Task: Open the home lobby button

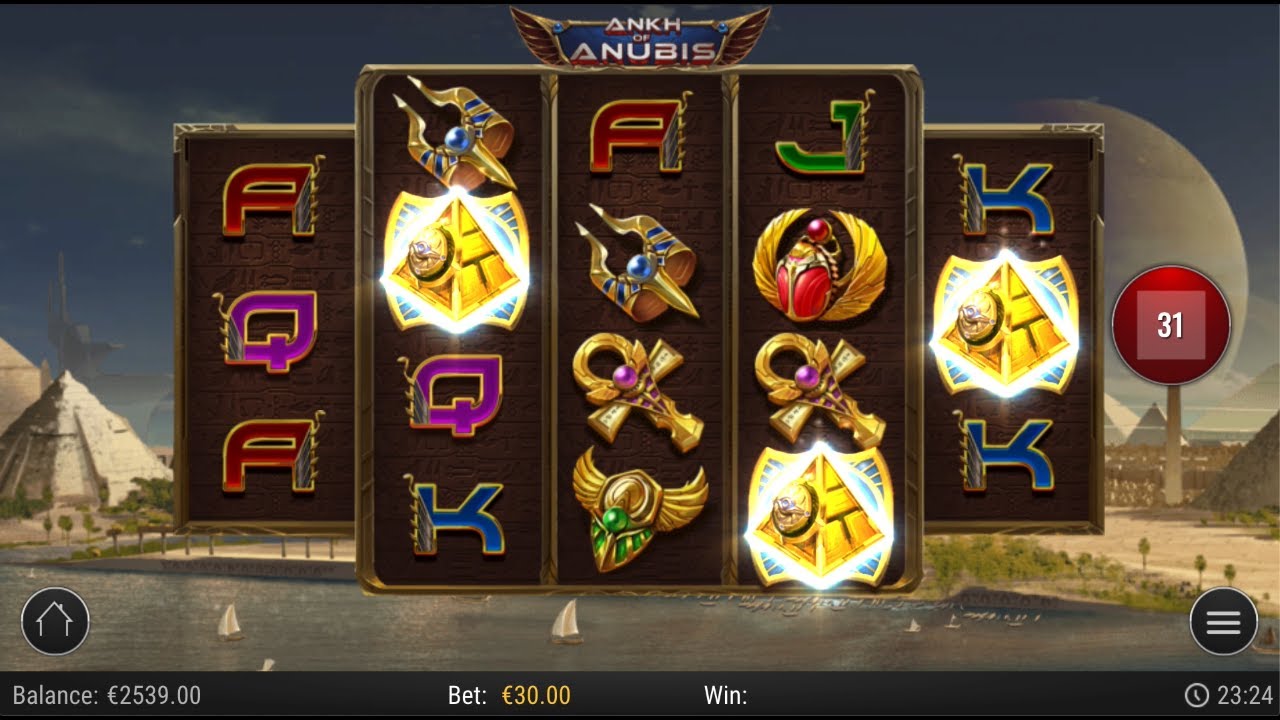Action: click(x=55, y=621)
